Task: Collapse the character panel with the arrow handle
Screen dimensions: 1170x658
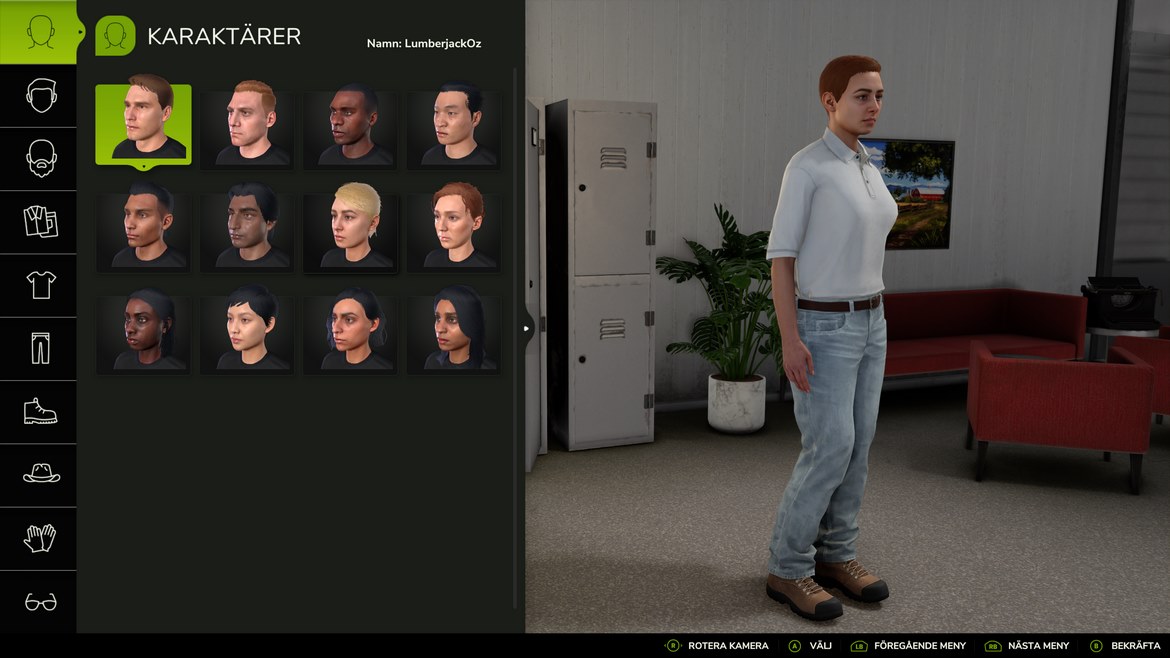Action: tap(527, 327)
